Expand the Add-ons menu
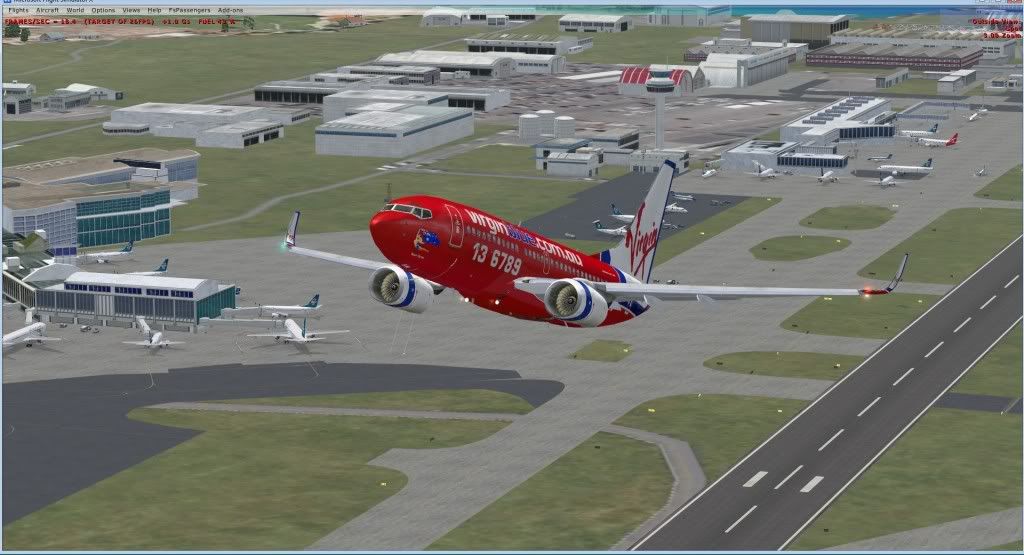The width and height of the screenshot is (1024, 555). [x=230, y=10]
